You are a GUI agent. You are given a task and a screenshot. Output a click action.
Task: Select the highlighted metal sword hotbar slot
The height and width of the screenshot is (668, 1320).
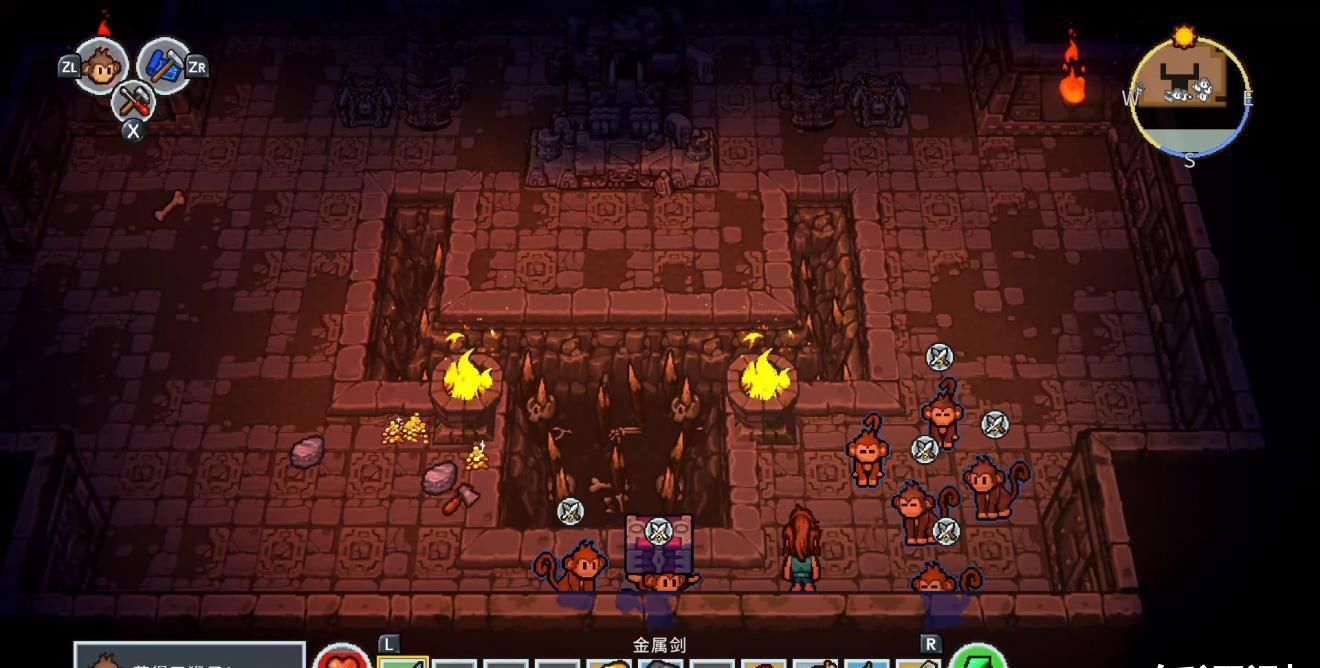(403, 662)
